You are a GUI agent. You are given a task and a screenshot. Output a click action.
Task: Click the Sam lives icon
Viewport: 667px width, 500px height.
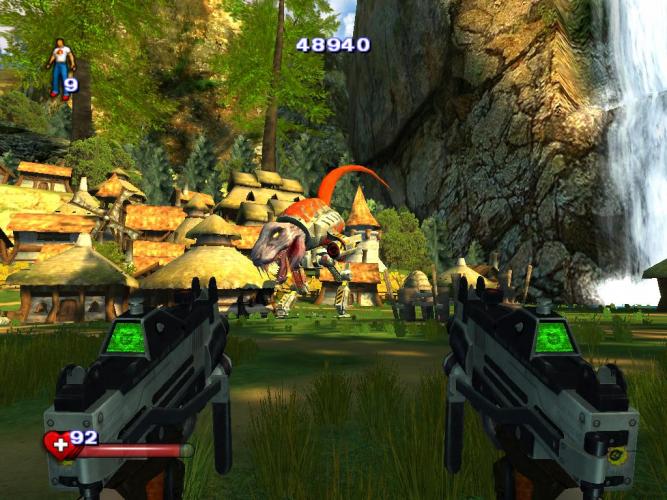point(60,67)
